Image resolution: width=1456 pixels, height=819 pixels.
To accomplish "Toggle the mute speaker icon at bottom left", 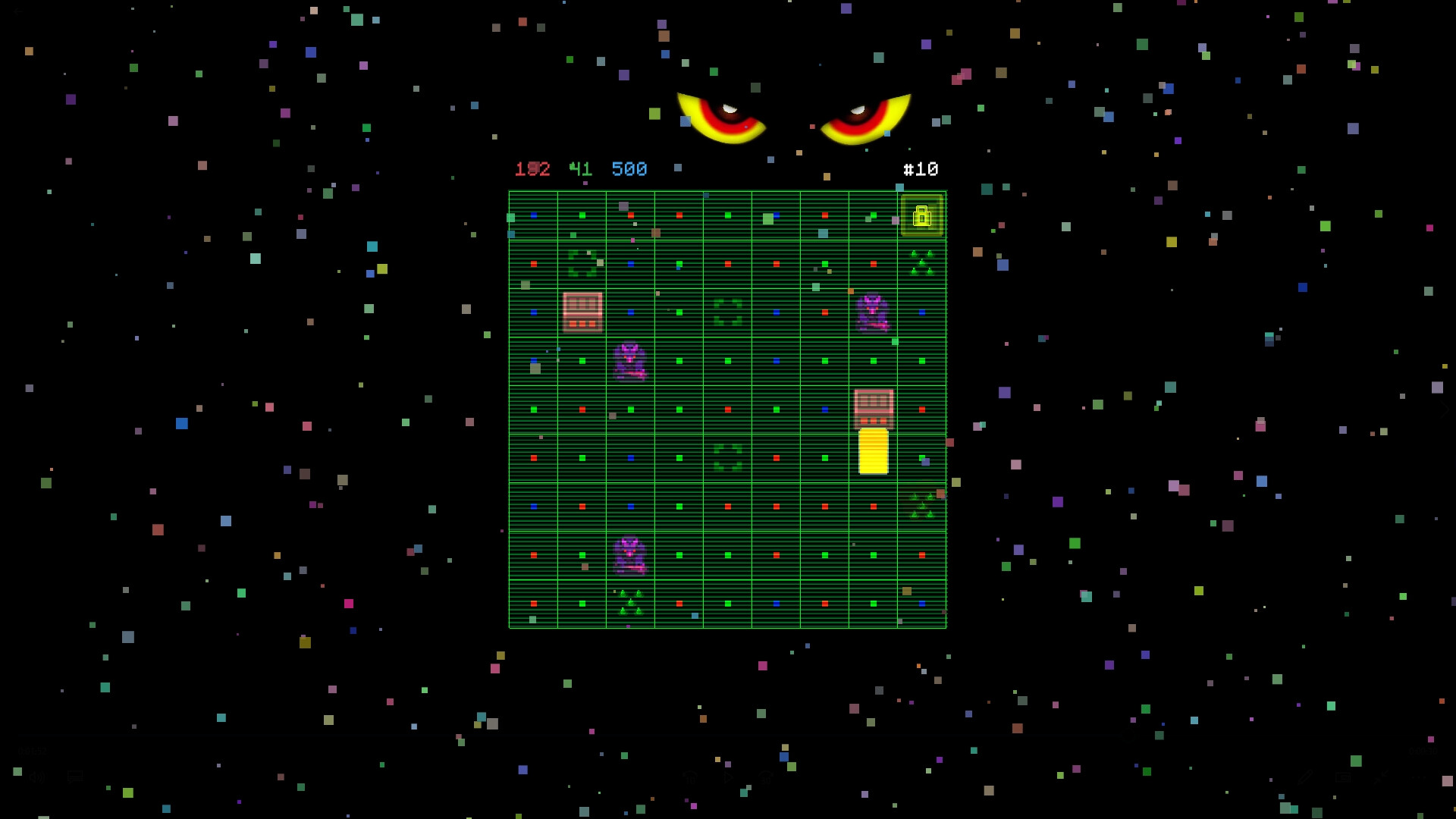I will (36, 776).
